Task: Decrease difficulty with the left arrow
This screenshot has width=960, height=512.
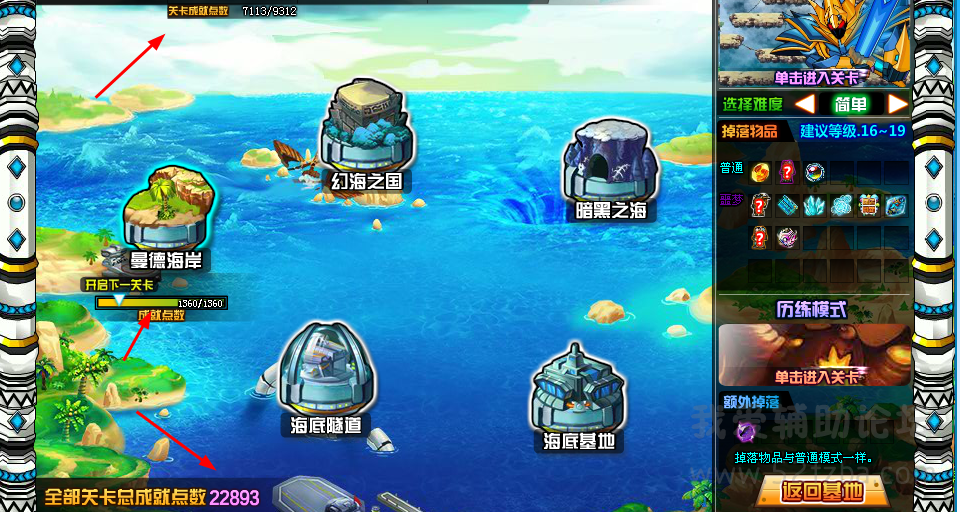Action: click(x=805, y=105)
